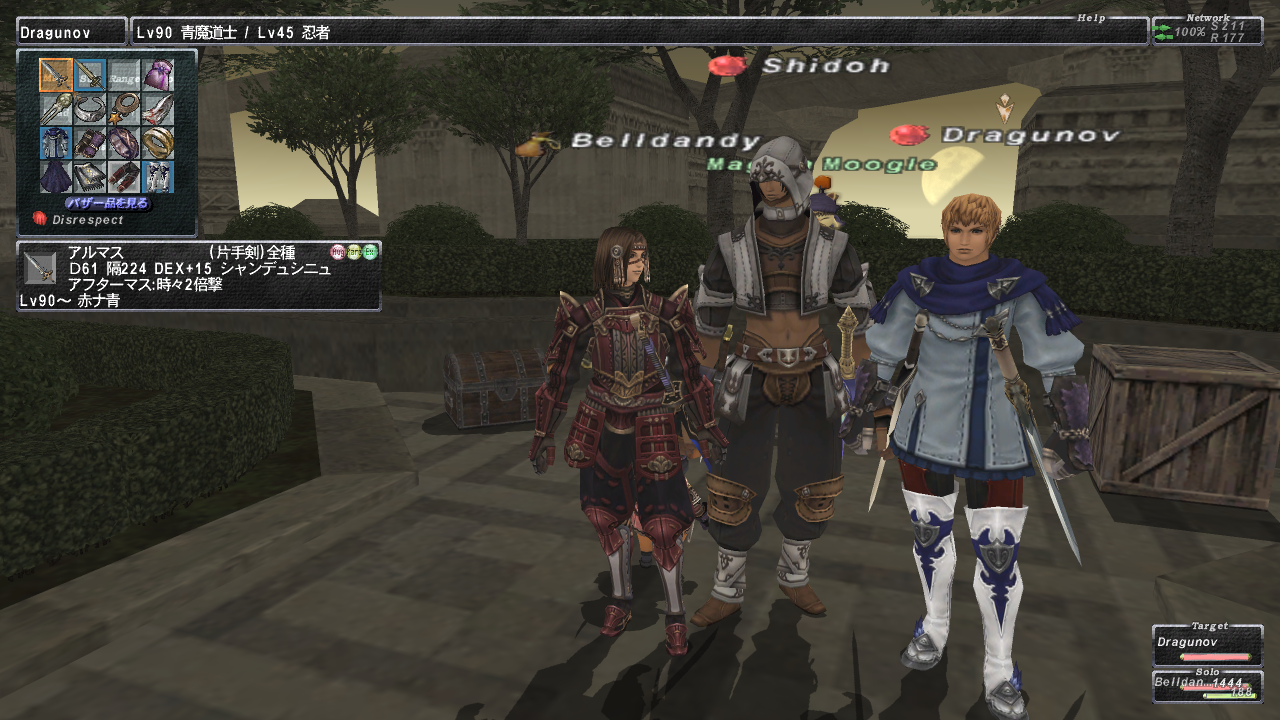Select the main-hand Almace sword slot
The height and width of the screenshot is (720, 1280).
[x=56, y=75]
